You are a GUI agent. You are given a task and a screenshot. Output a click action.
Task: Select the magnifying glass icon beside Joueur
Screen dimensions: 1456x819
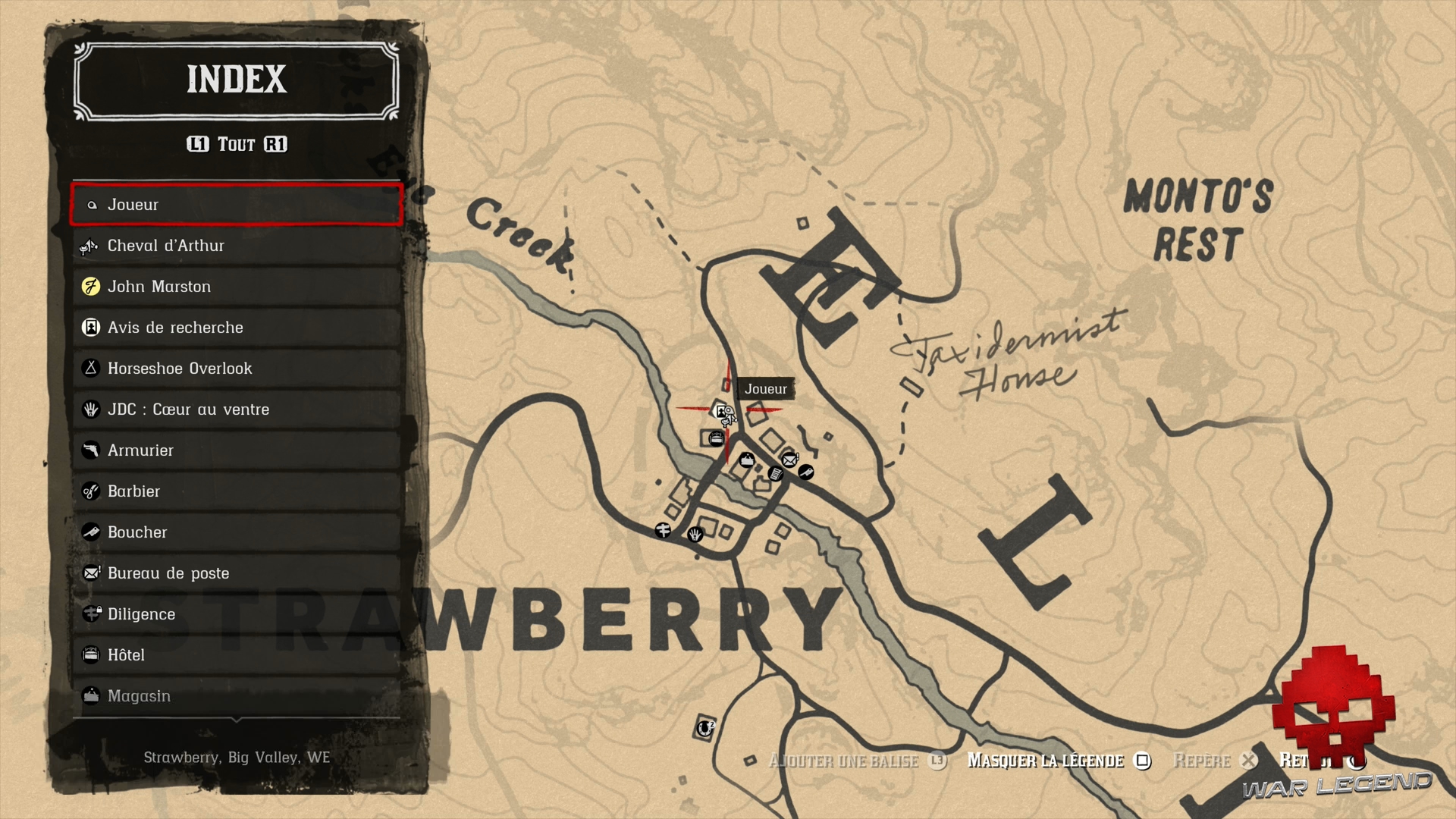point(92,205)
